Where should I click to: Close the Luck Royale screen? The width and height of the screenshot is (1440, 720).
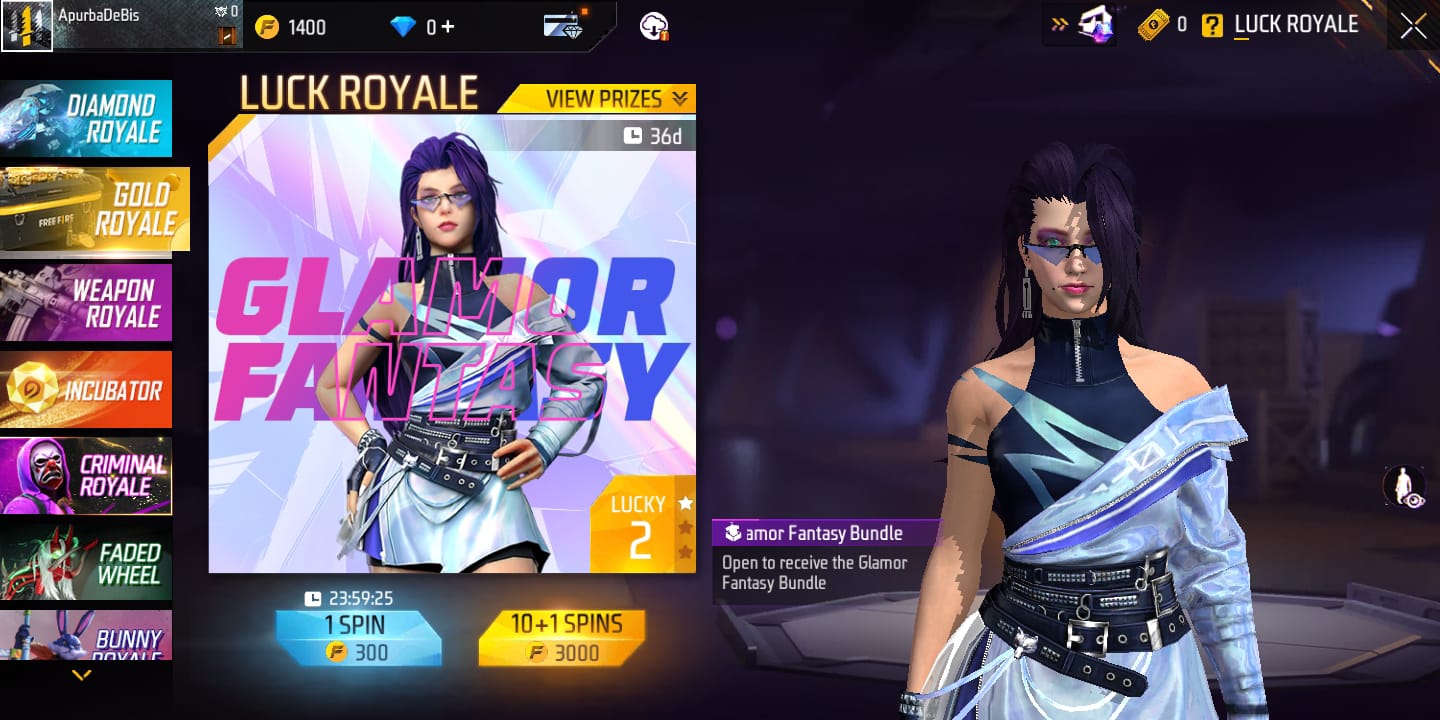pos(1413,26)
